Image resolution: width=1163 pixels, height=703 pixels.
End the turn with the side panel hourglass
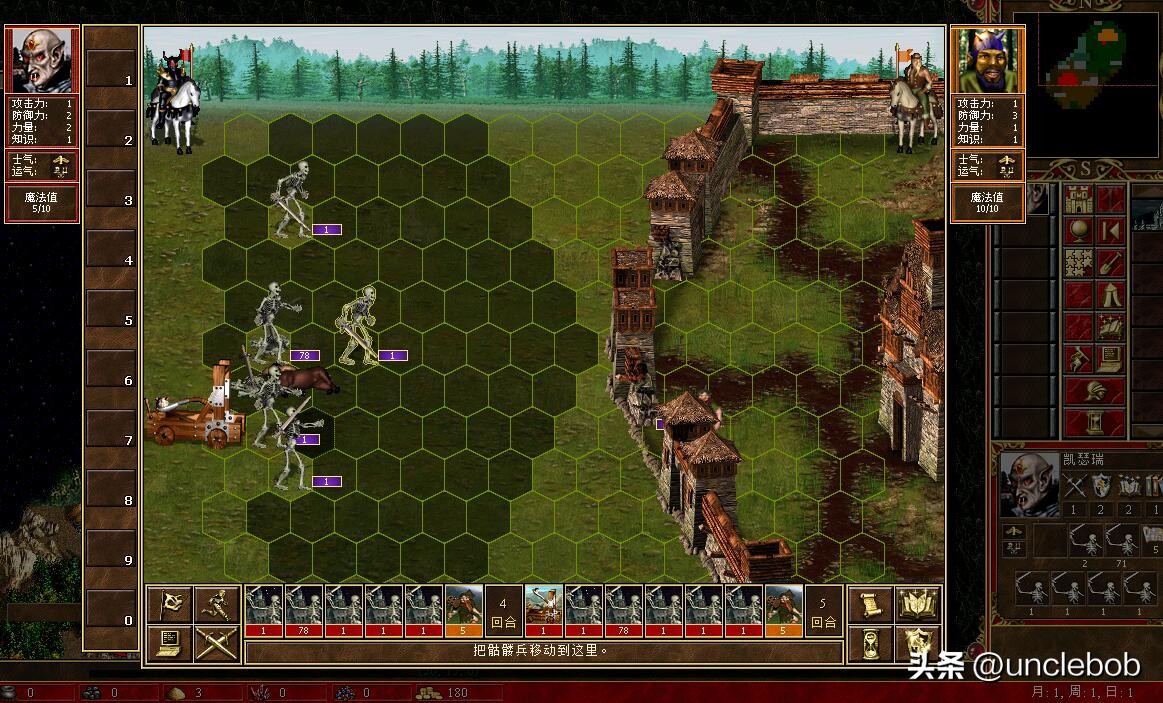(1095, 422)
